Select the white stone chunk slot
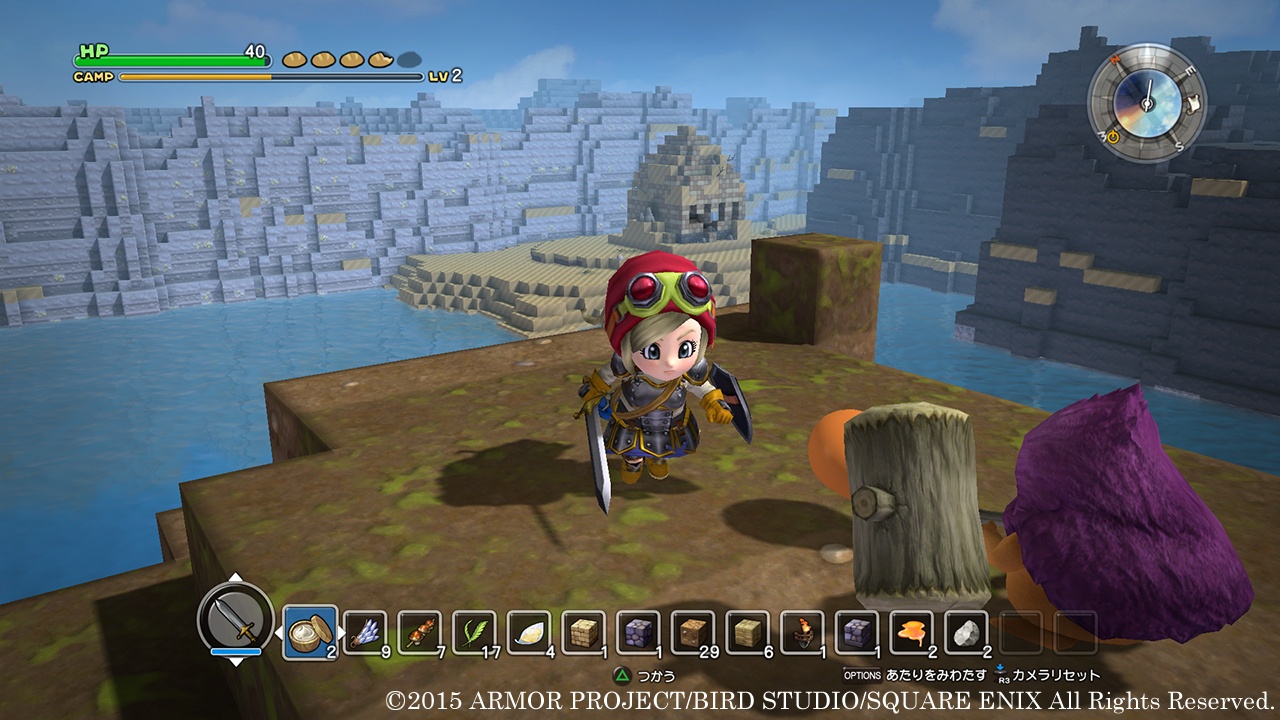The width and height of the screenshot is (1280, 720). 965,632
